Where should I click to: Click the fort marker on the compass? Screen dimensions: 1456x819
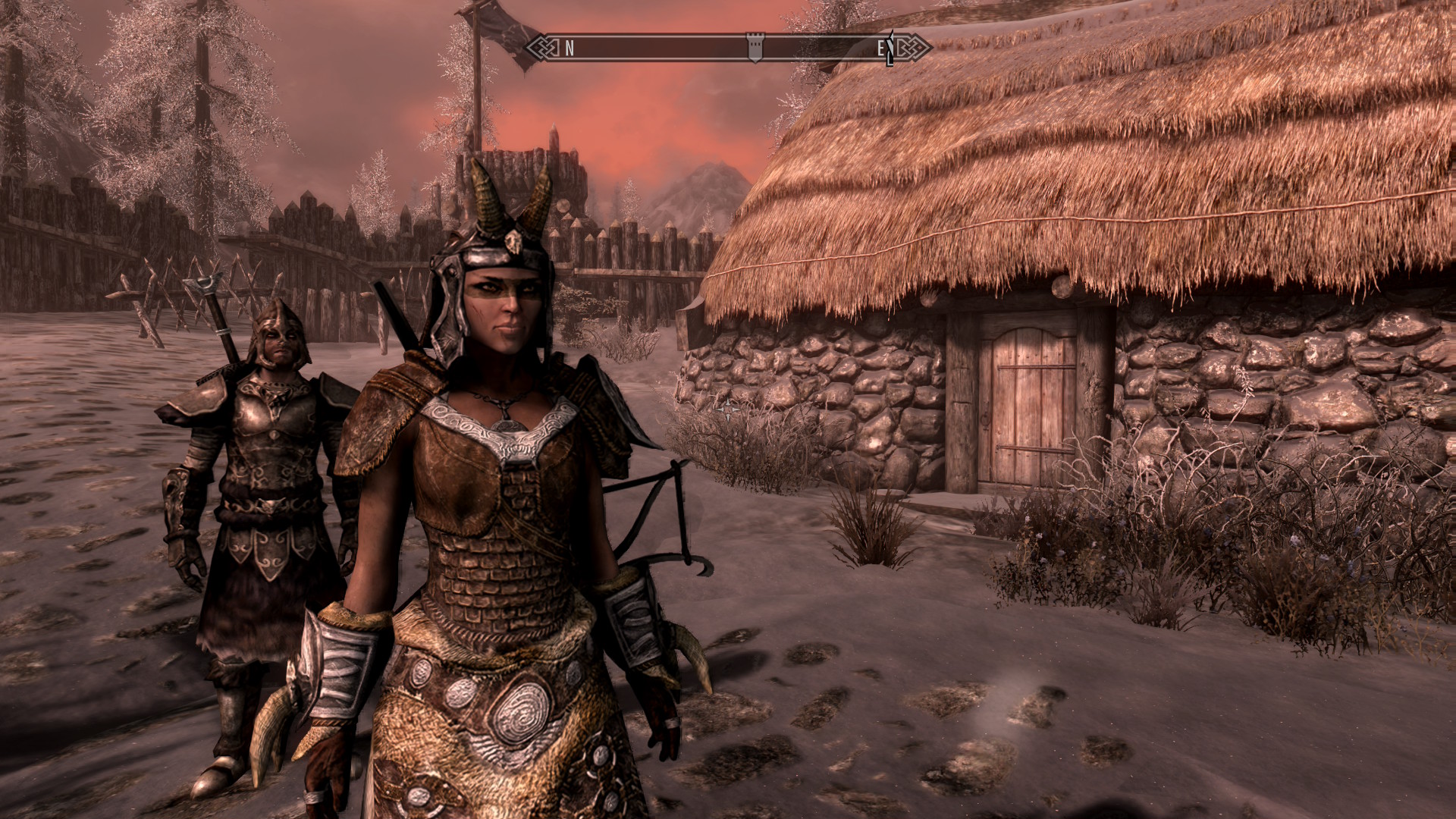[755, 48]
